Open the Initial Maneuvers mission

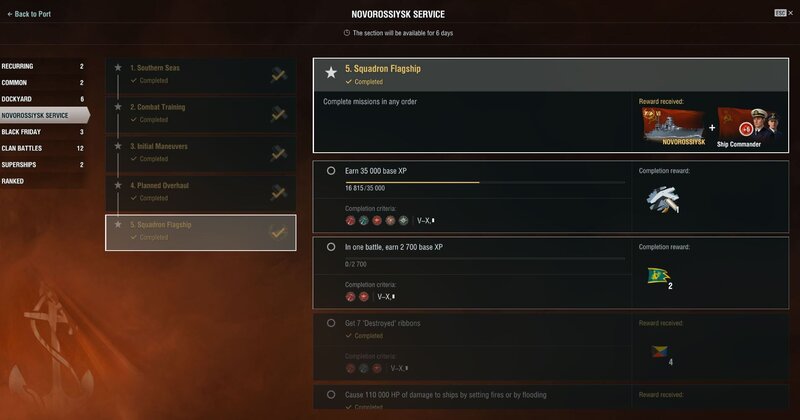(200, 152)
